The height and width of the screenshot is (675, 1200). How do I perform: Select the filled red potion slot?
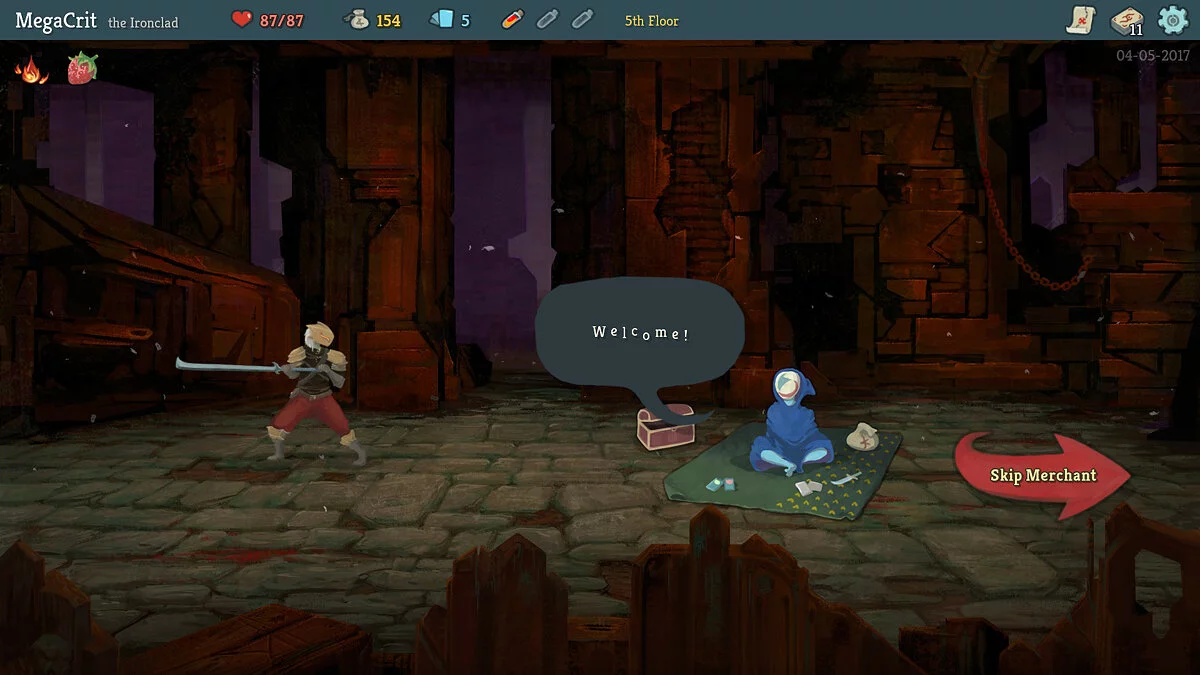[x=512, y=20]
